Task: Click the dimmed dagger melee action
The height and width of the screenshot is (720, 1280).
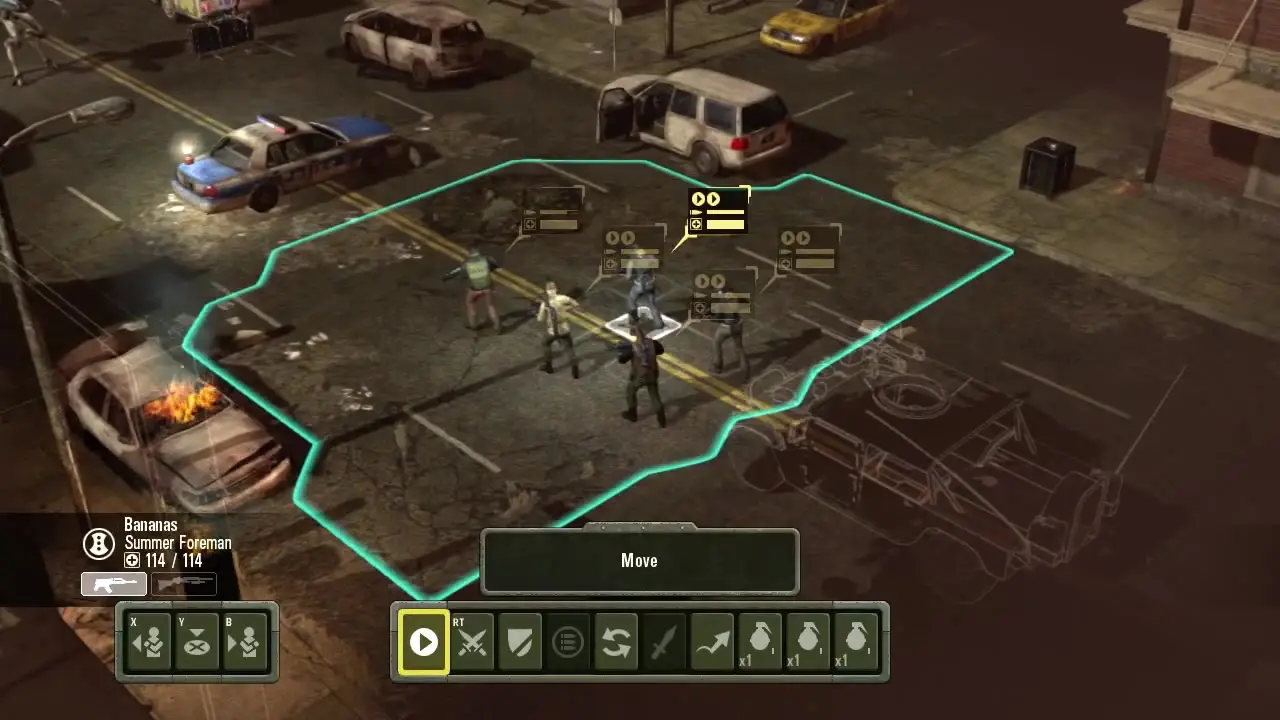Action: (x=664, y=642)
